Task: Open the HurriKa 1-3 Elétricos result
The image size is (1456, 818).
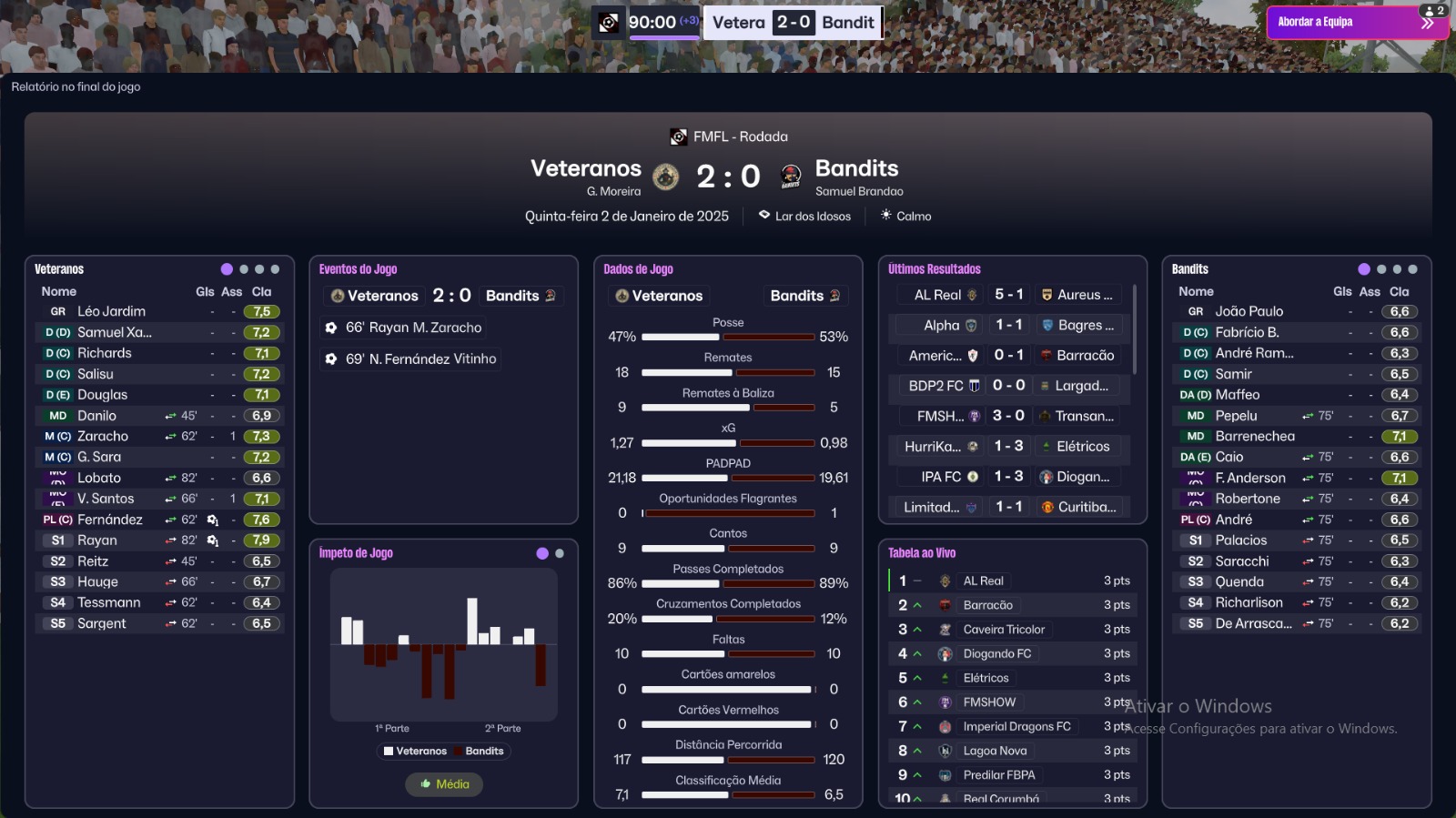Action: click(1008, 447)
